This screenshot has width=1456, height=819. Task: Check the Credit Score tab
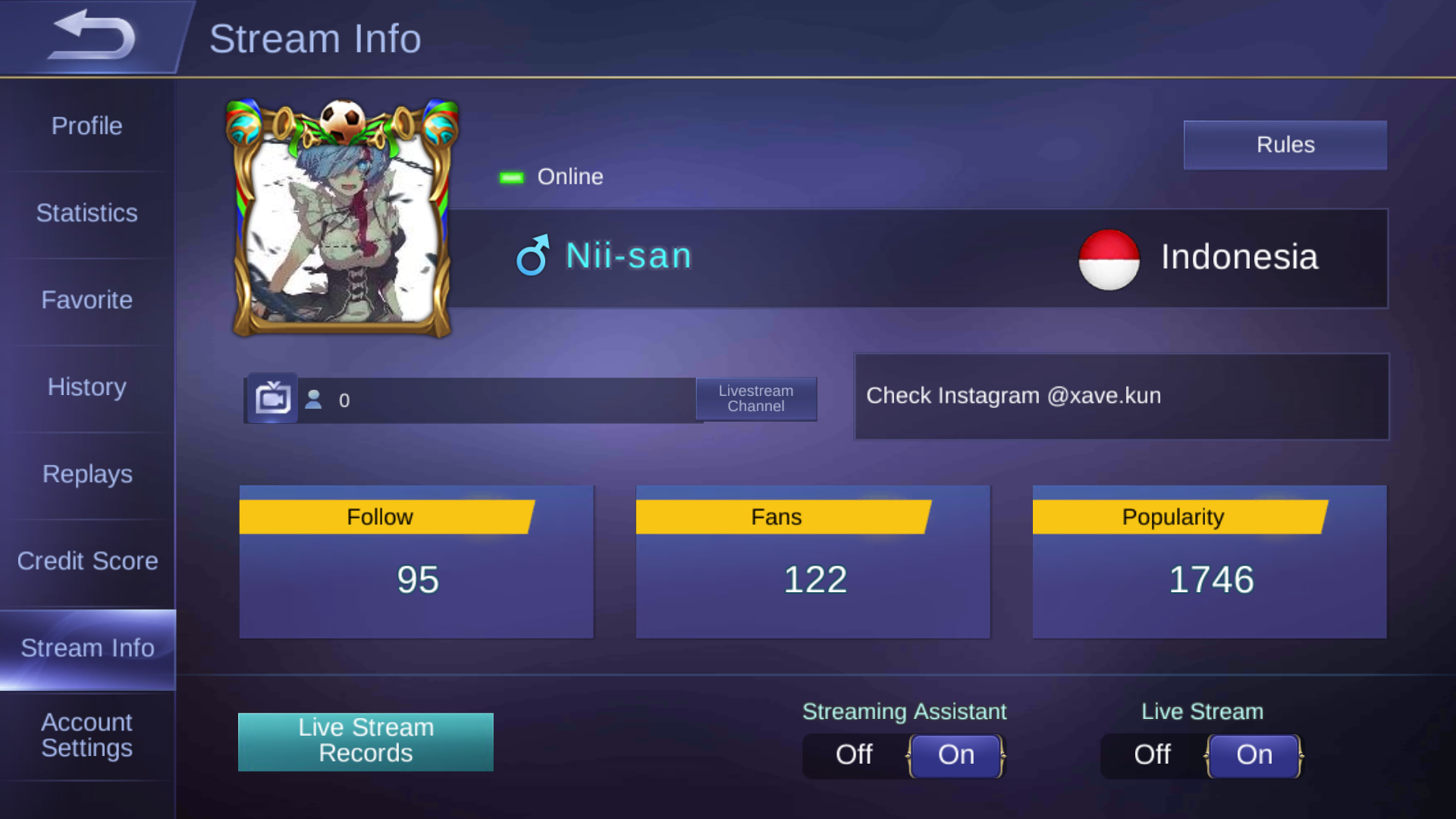[87, 561]
